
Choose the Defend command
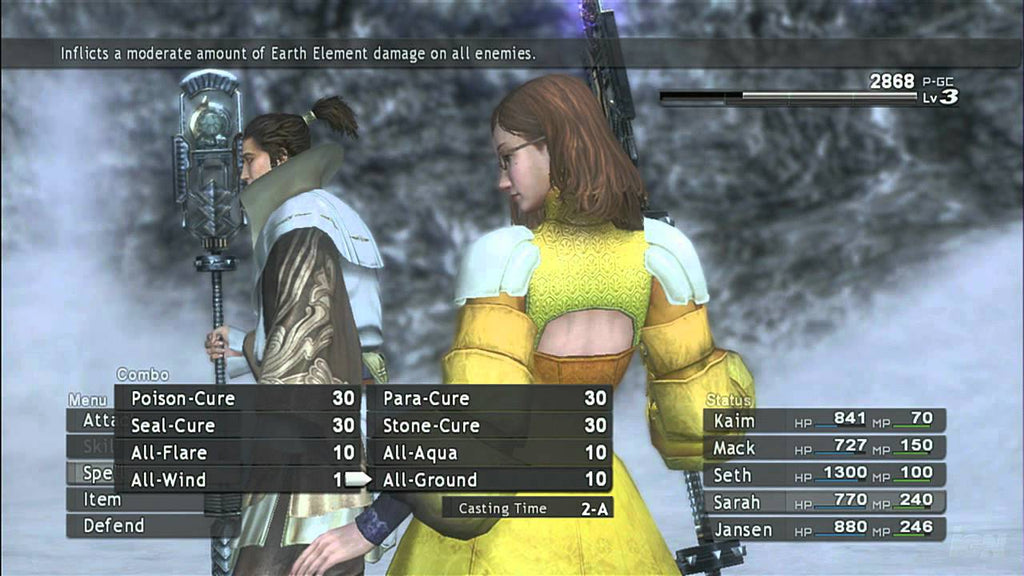click(x=112, y=525)
